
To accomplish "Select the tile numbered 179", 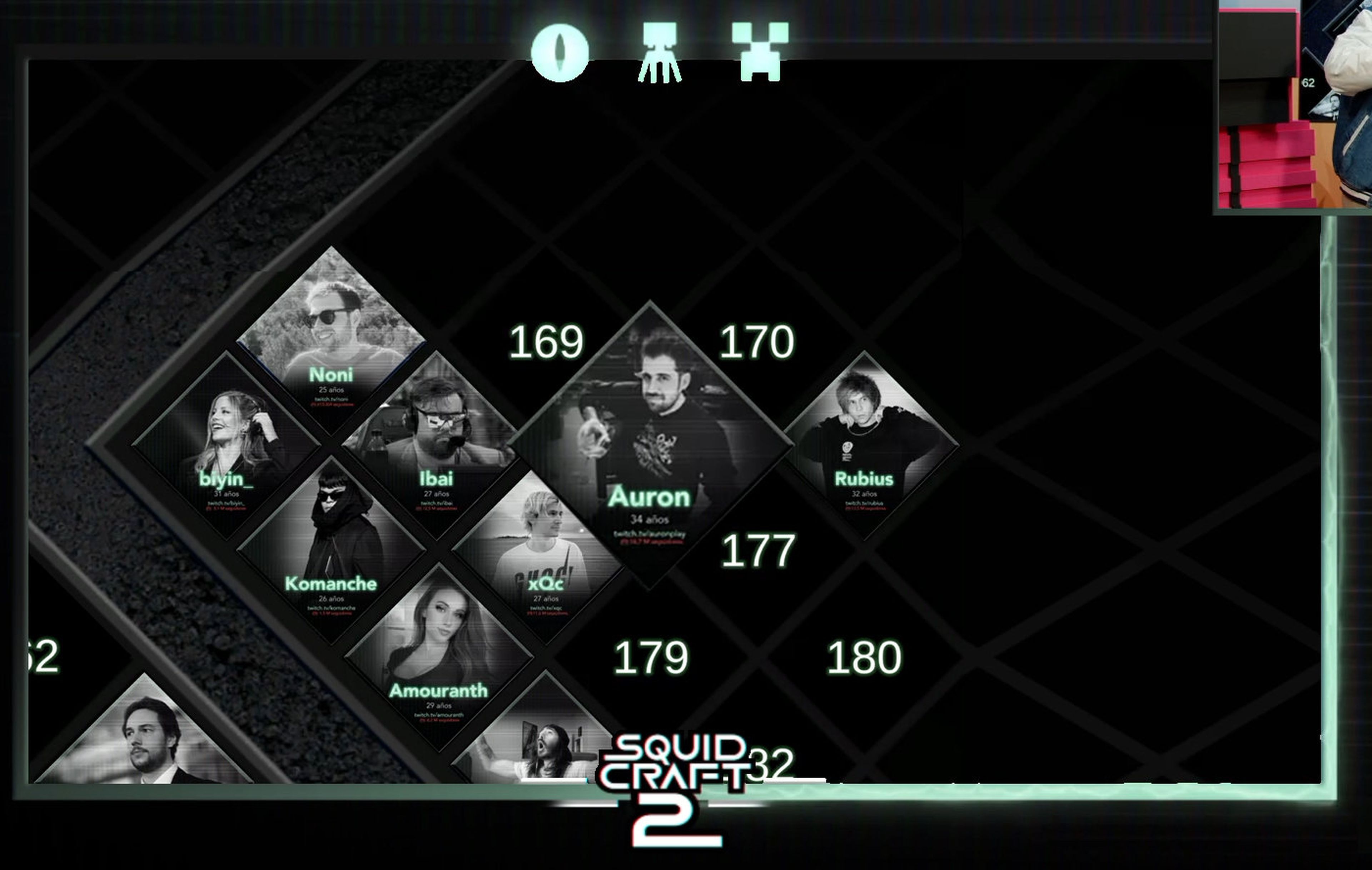I will pyautogui.click(x=651, y=657).
